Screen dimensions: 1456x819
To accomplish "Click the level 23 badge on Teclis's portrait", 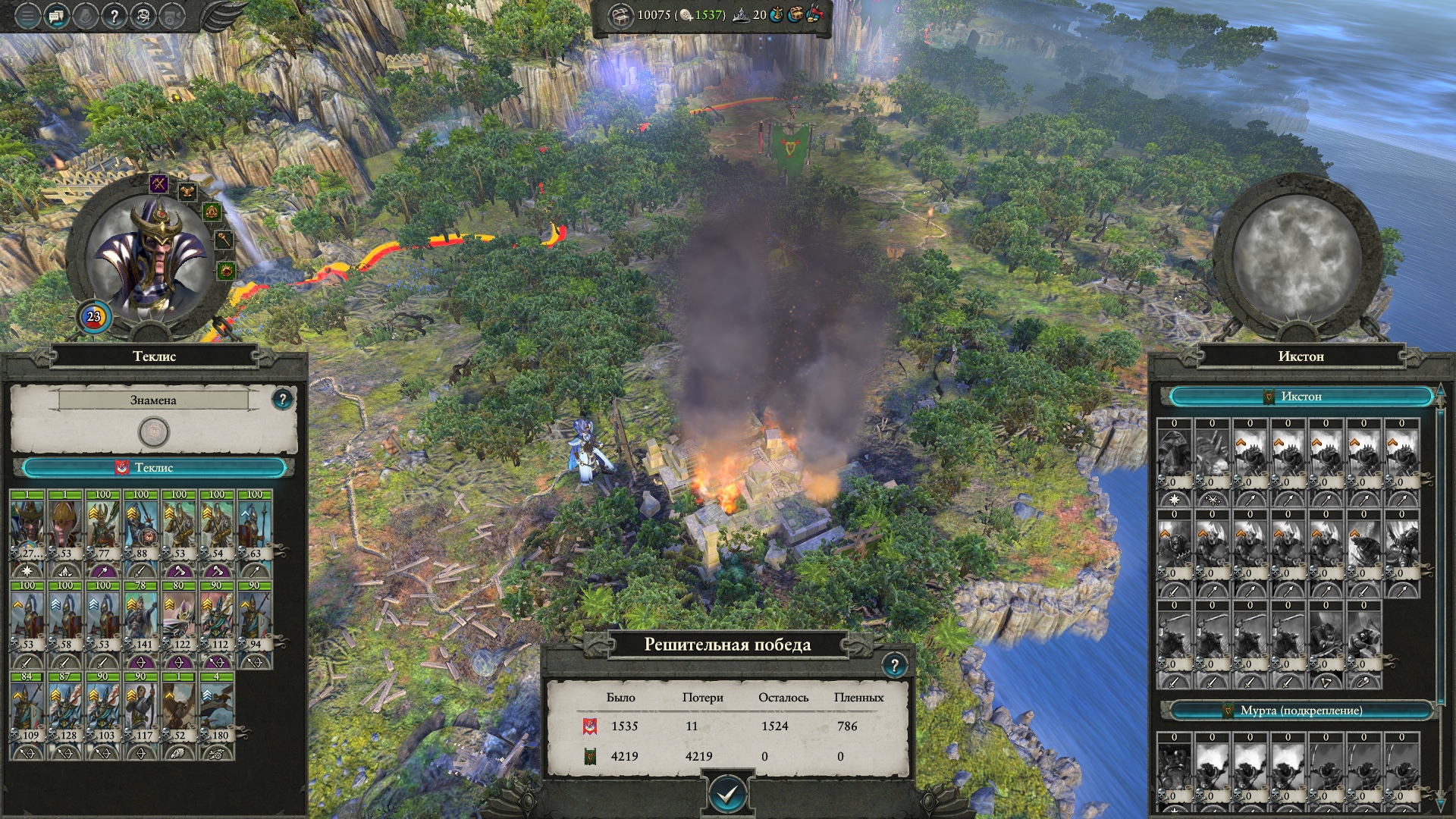I will point(94,317).
